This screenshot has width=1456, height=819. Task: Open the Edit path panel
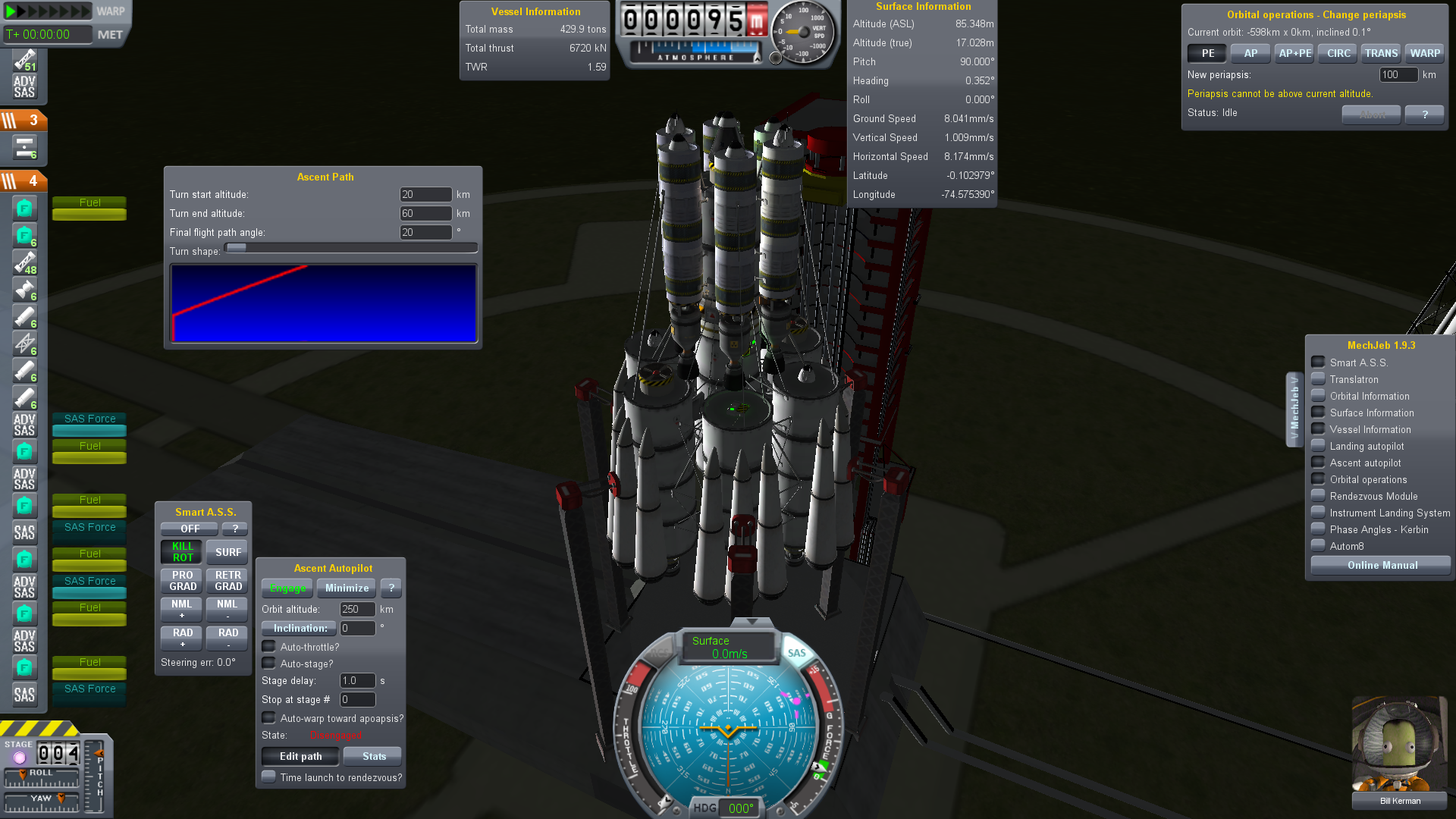(300, 757)
